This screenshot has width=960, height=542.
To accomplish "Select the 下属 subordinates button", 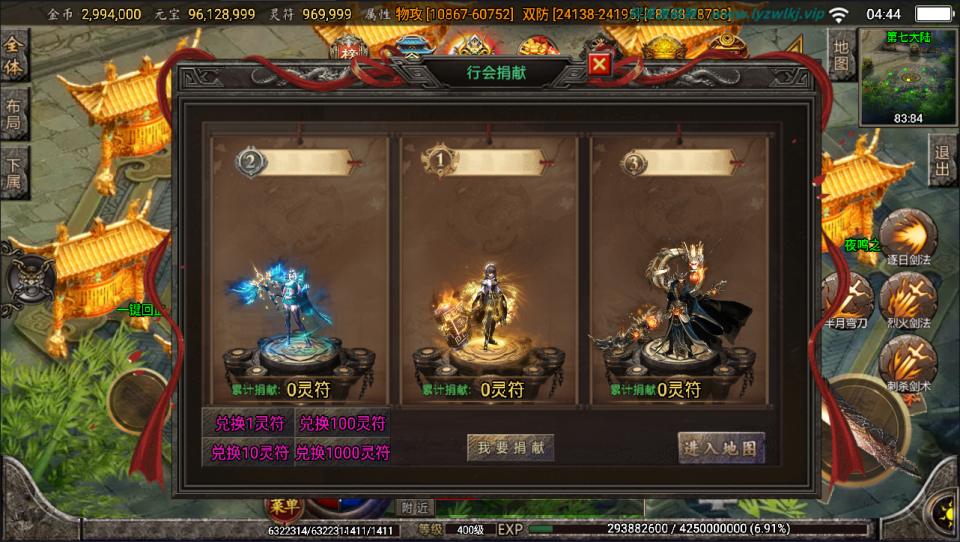I will click(14, 174).
